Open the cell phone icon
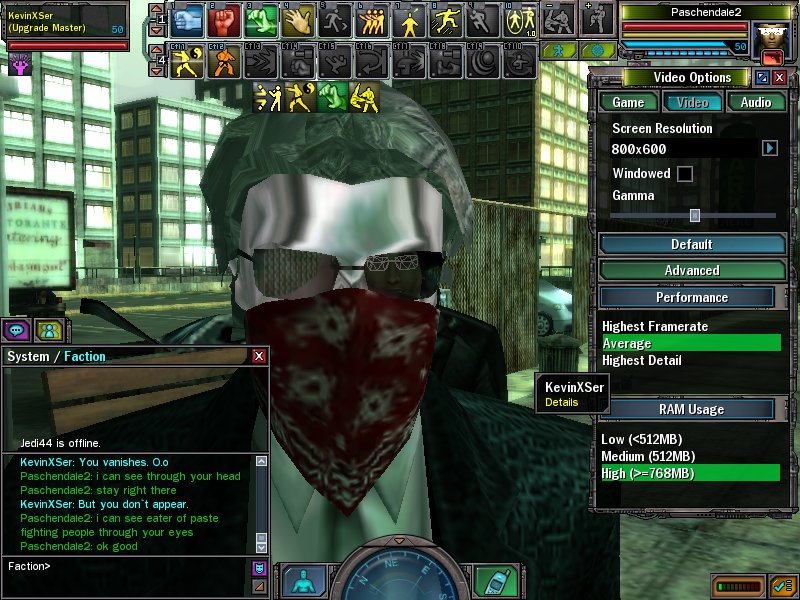Image resolution: width=800 pixels, height=600 pixels. pos(489,580)
